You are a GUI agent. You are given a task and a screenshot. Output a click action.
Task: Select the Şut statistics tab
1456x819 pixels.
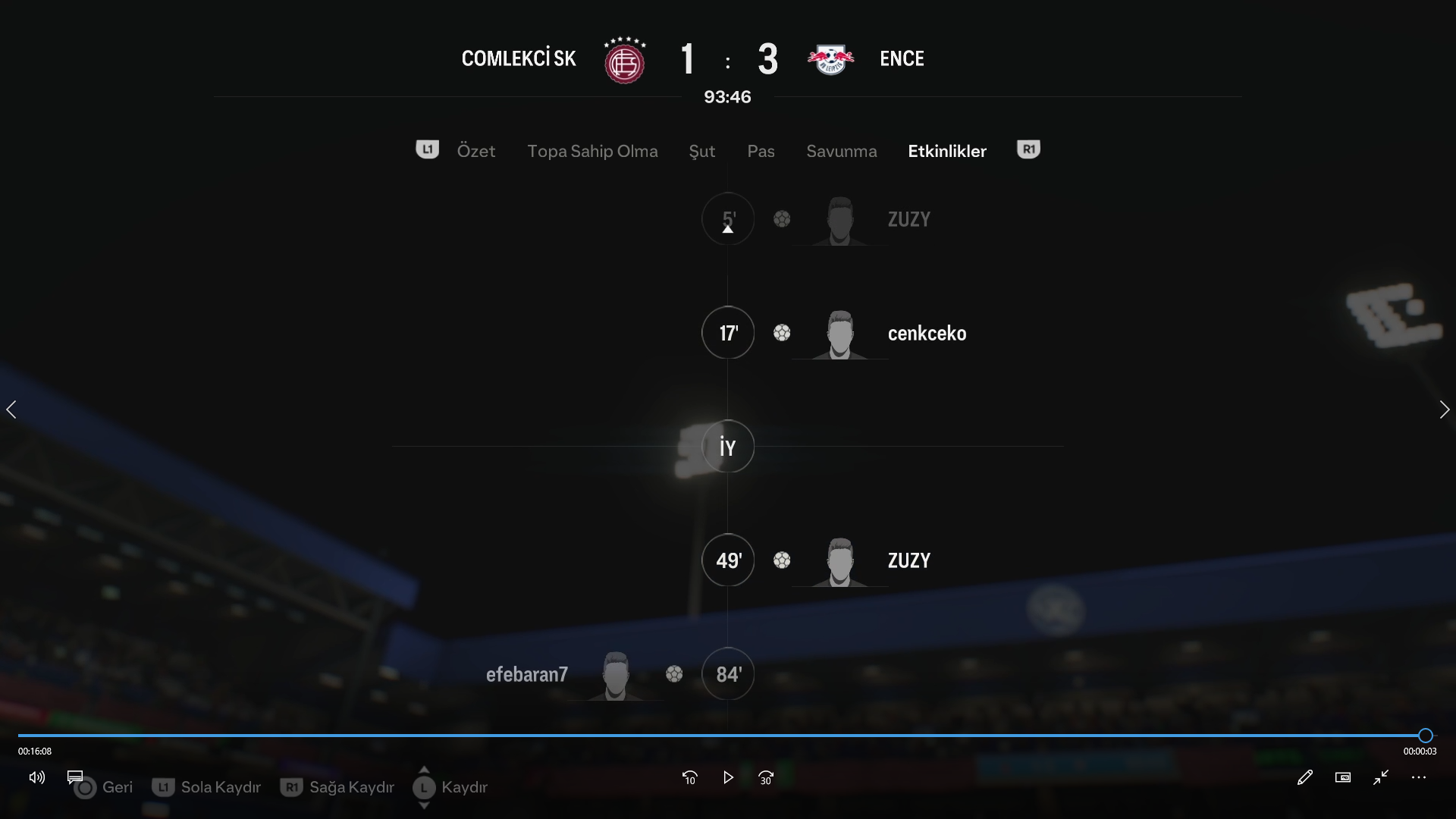701,151
